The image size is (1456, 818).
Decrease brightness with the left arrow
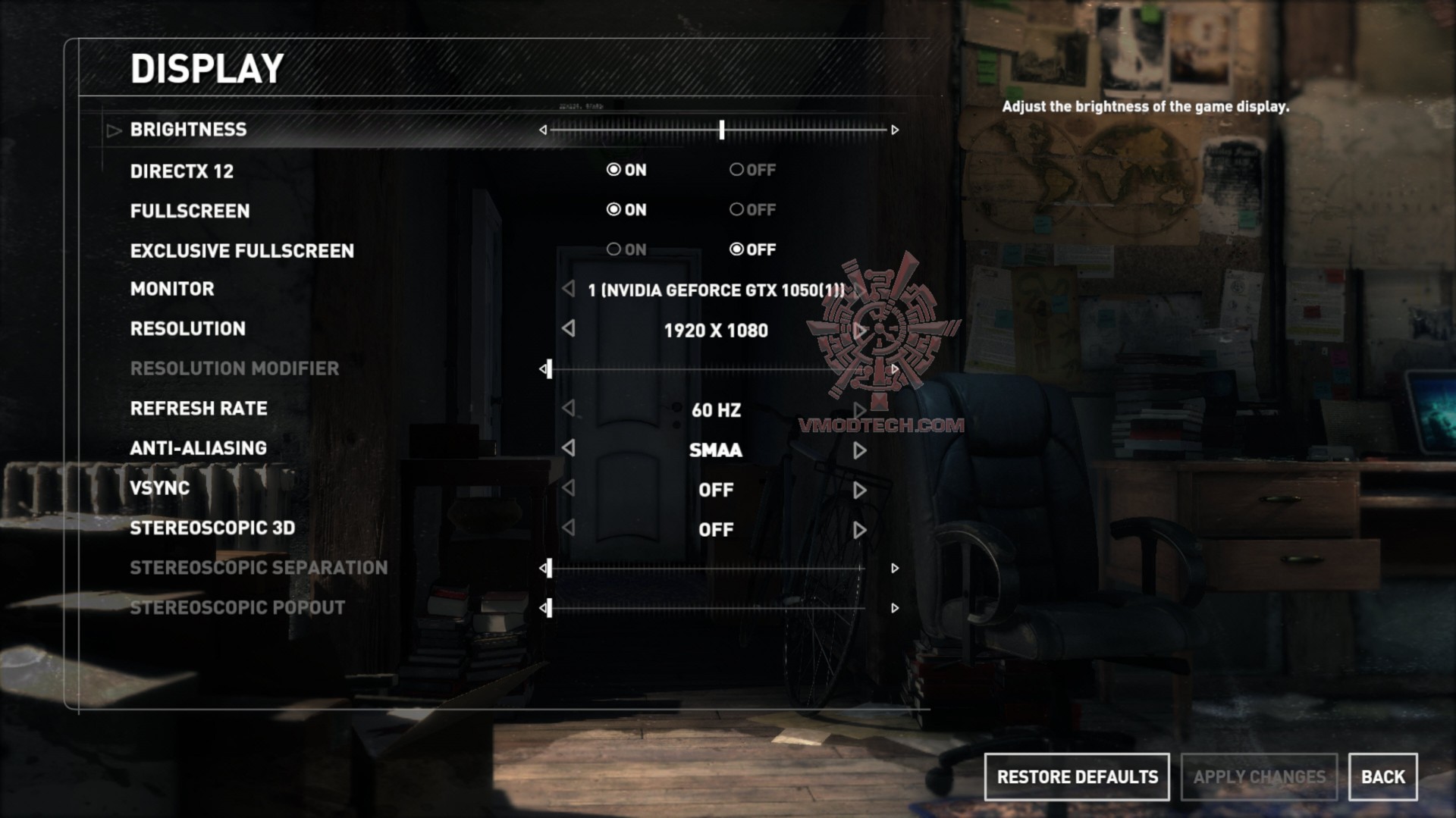click(543, 130)
